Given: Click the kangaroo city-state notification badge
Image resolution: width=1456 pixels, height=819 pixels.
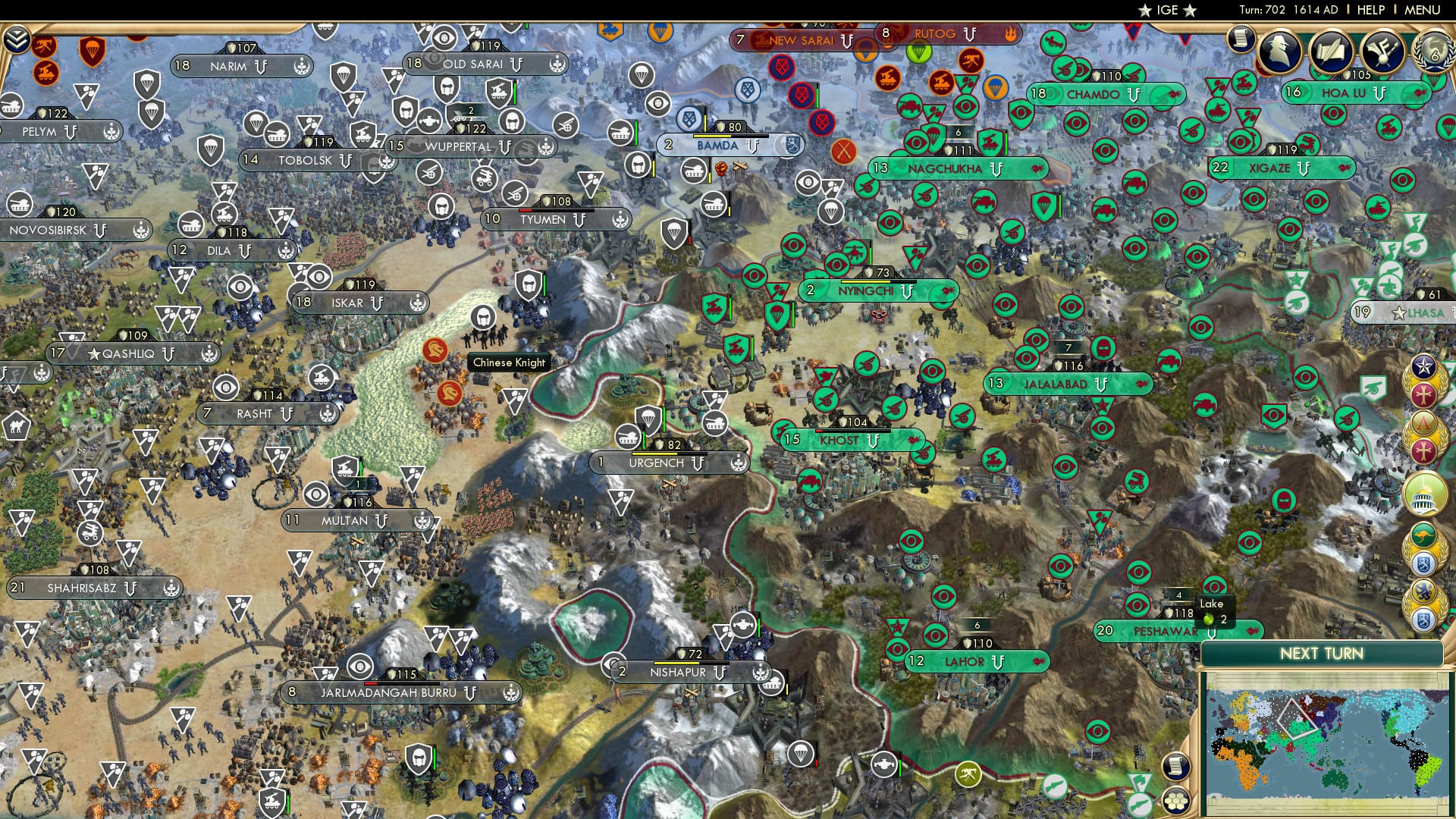Looking at the screenshot, I should (1423, 532).
